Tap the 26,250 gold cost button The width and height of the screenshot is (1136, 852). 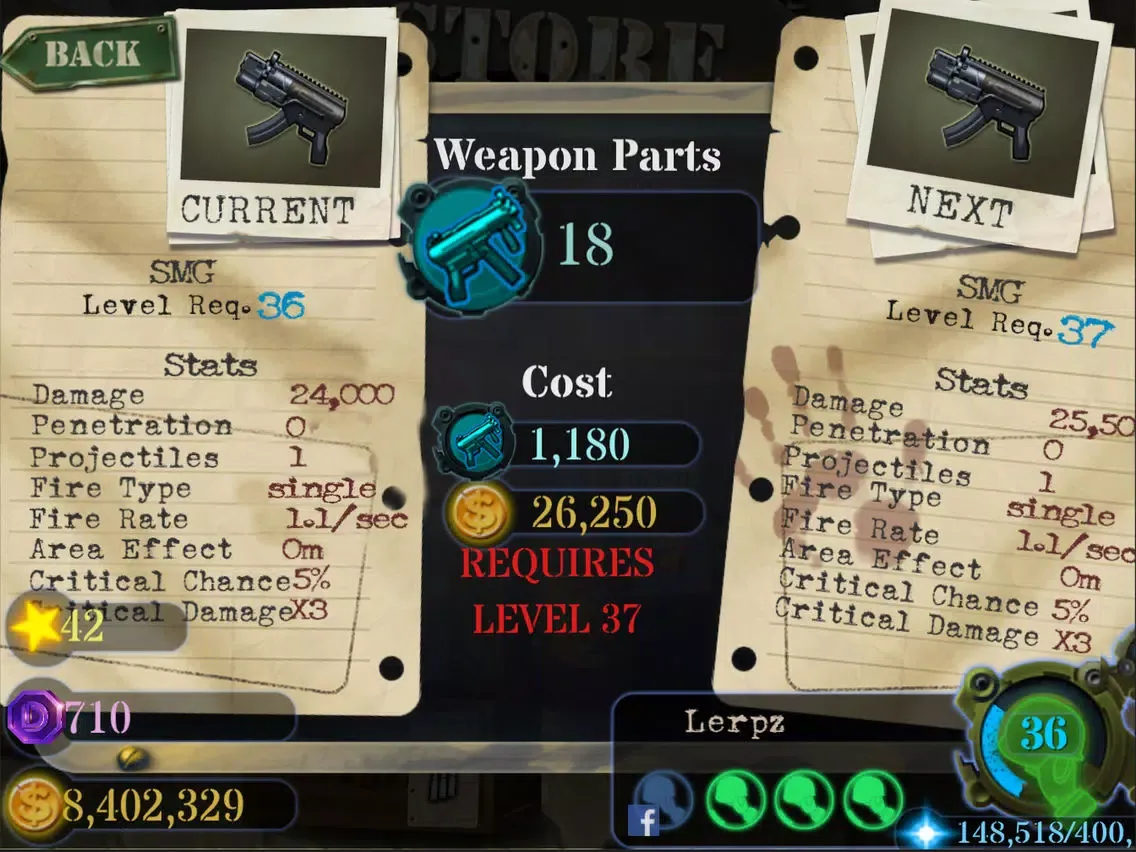point(570,512)
